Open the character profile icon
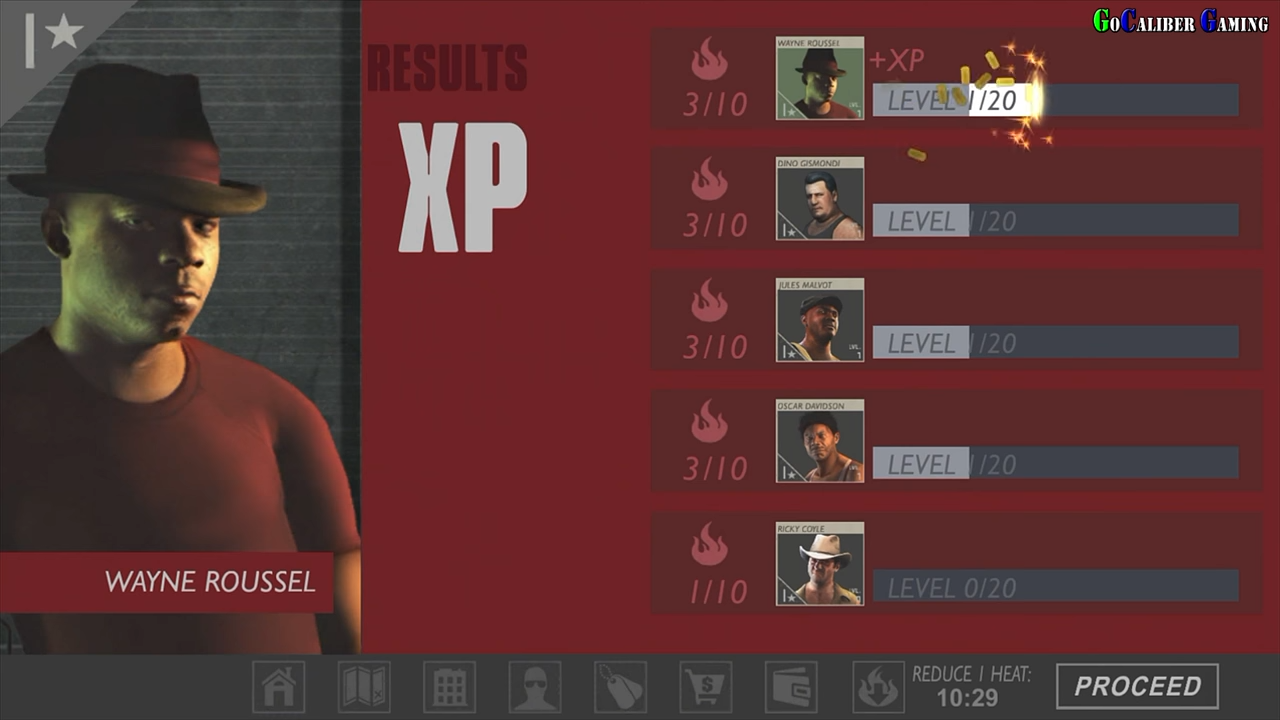Viewport: 1280px width, 720px height. click(535, 687)
